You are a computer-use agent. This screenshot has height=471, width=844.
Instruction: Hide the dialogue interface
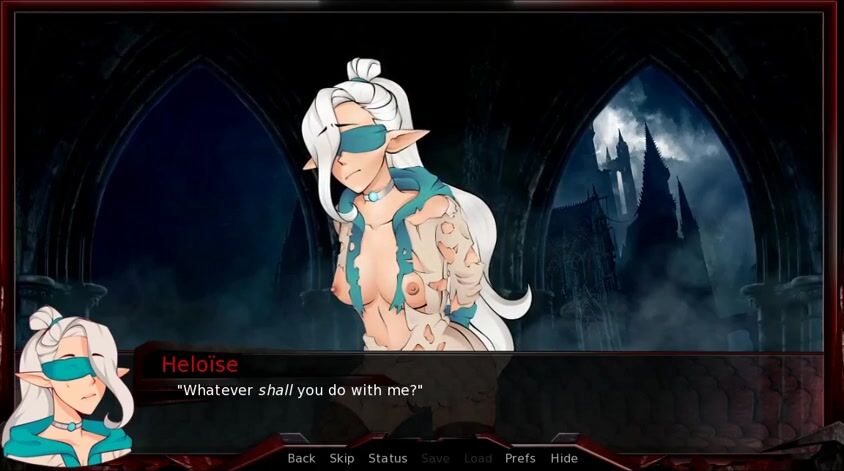(564, 458)
